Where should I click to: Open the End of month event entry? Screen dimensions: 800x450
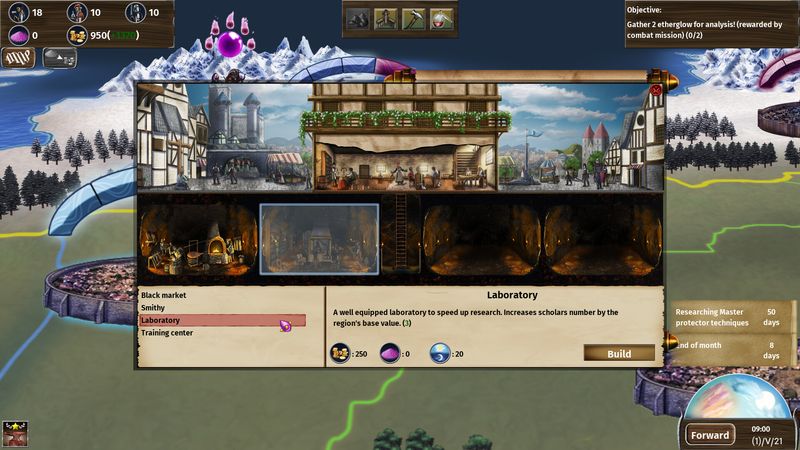[x=727, y=350]
